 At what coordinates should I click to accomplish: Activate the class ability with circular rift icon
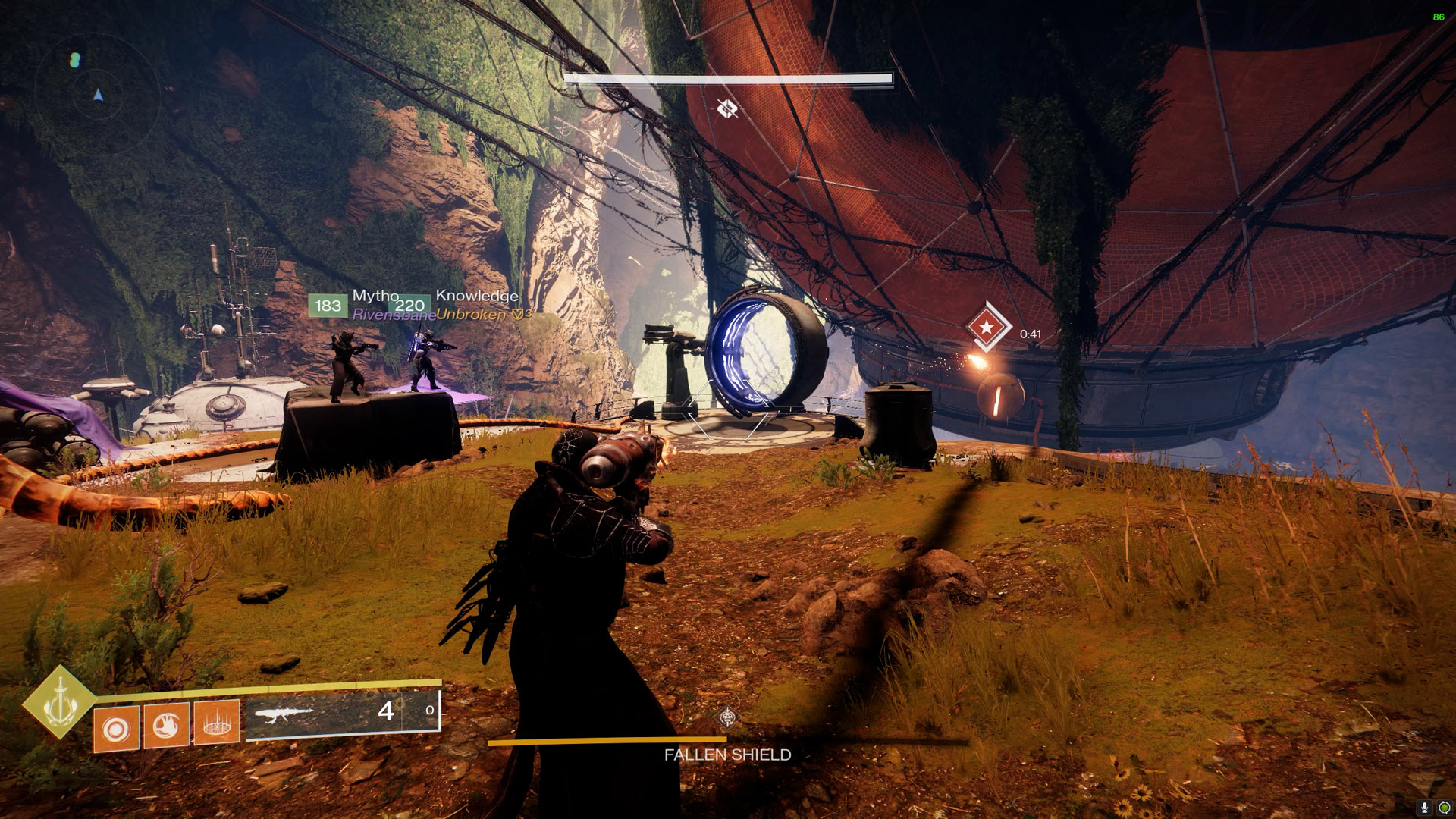[x=217, y=723]
